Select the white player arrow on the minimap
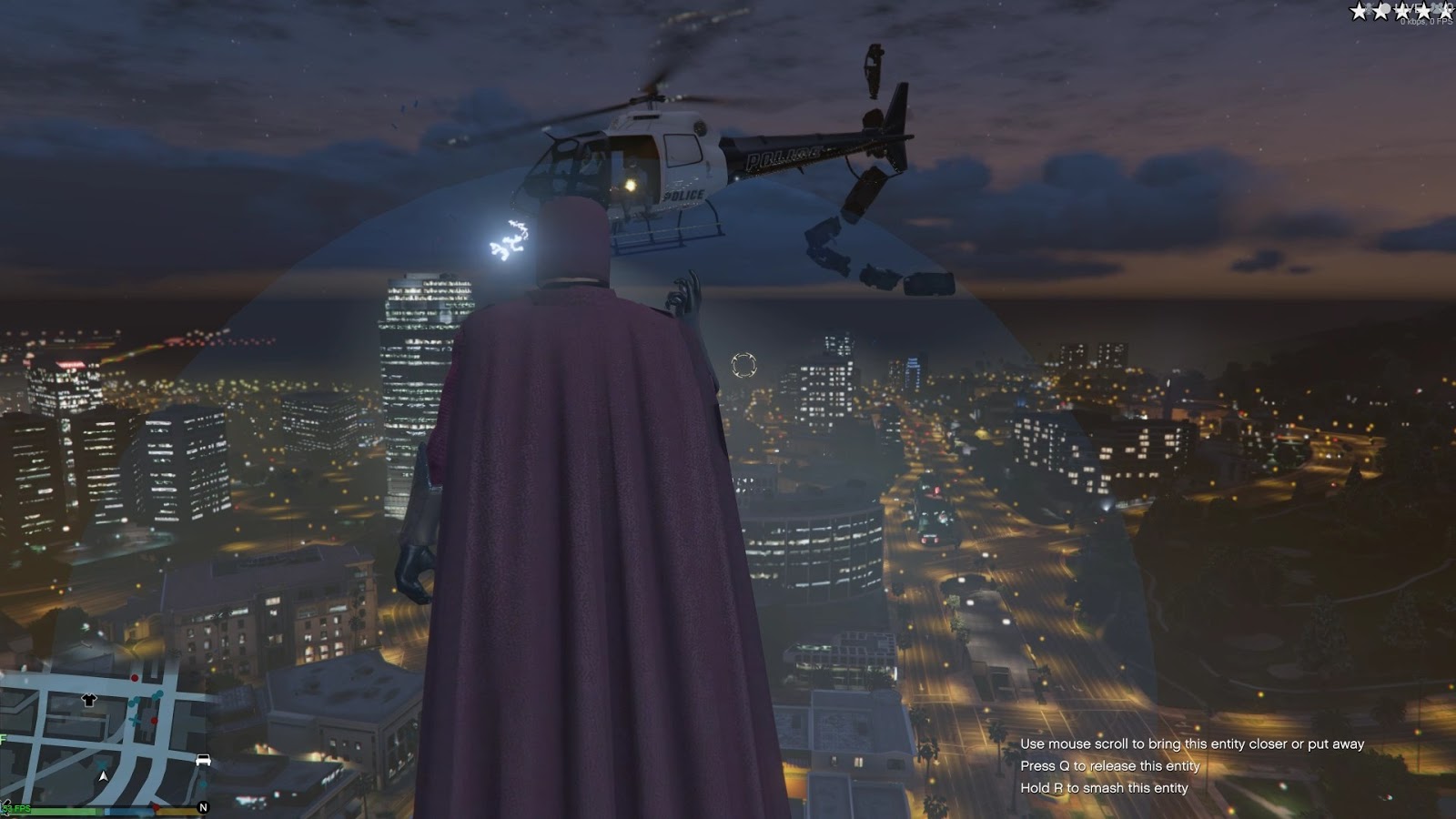The image size is (1456, 819). point(104,776)
